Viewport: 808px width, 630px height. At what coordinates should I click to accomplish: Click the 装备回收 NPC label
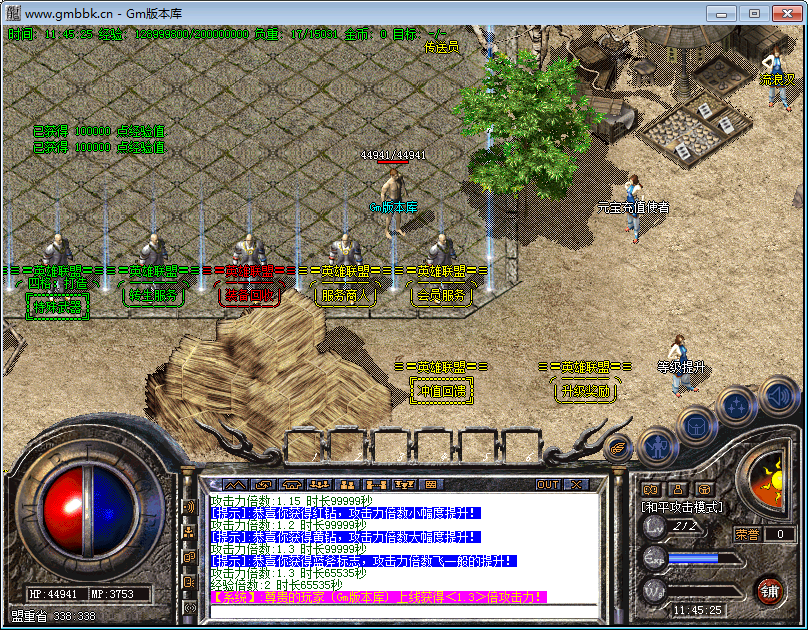(246, 296)
